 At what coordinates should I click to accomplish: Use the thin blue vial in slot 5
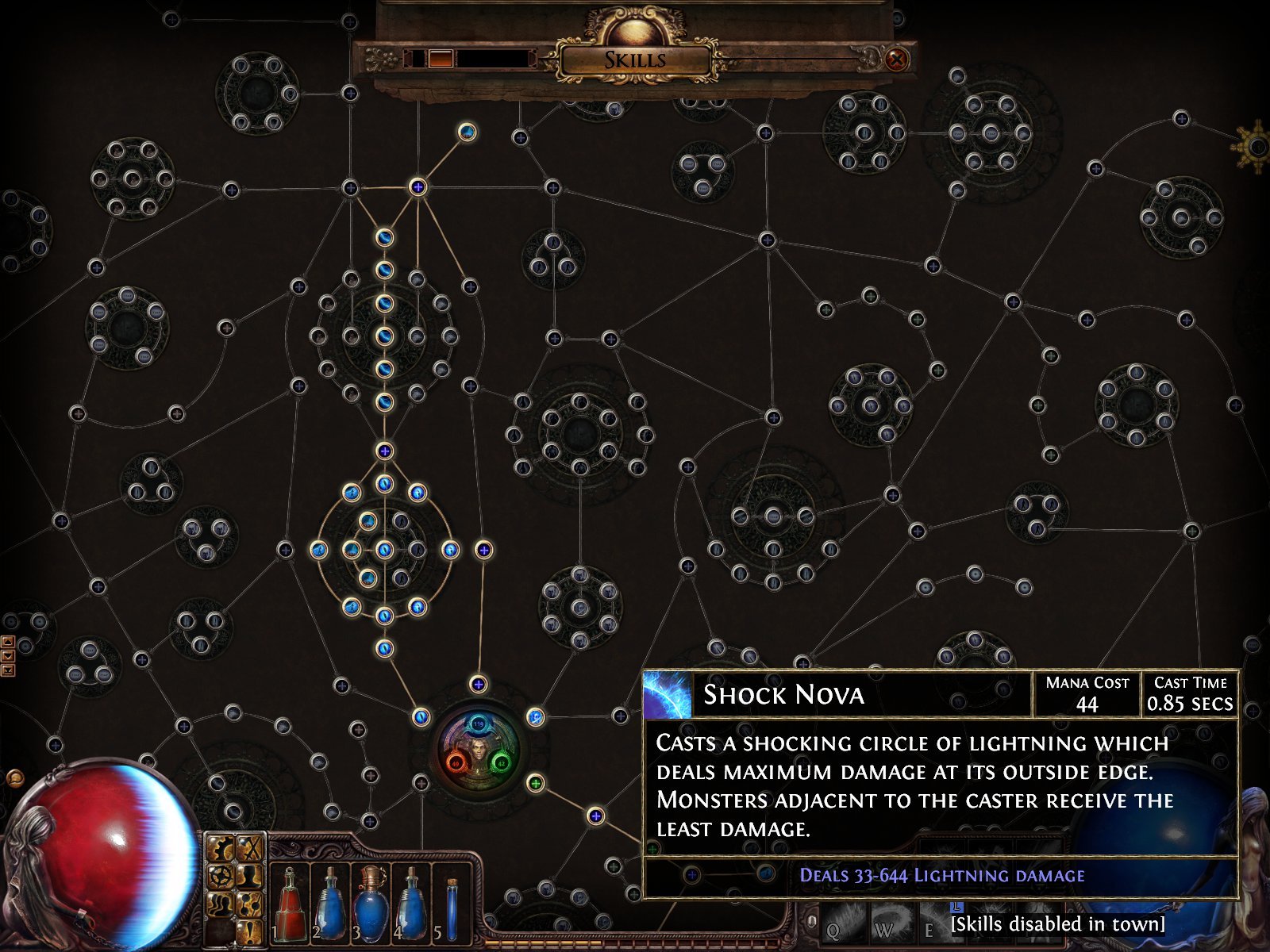tap(452, 906)
